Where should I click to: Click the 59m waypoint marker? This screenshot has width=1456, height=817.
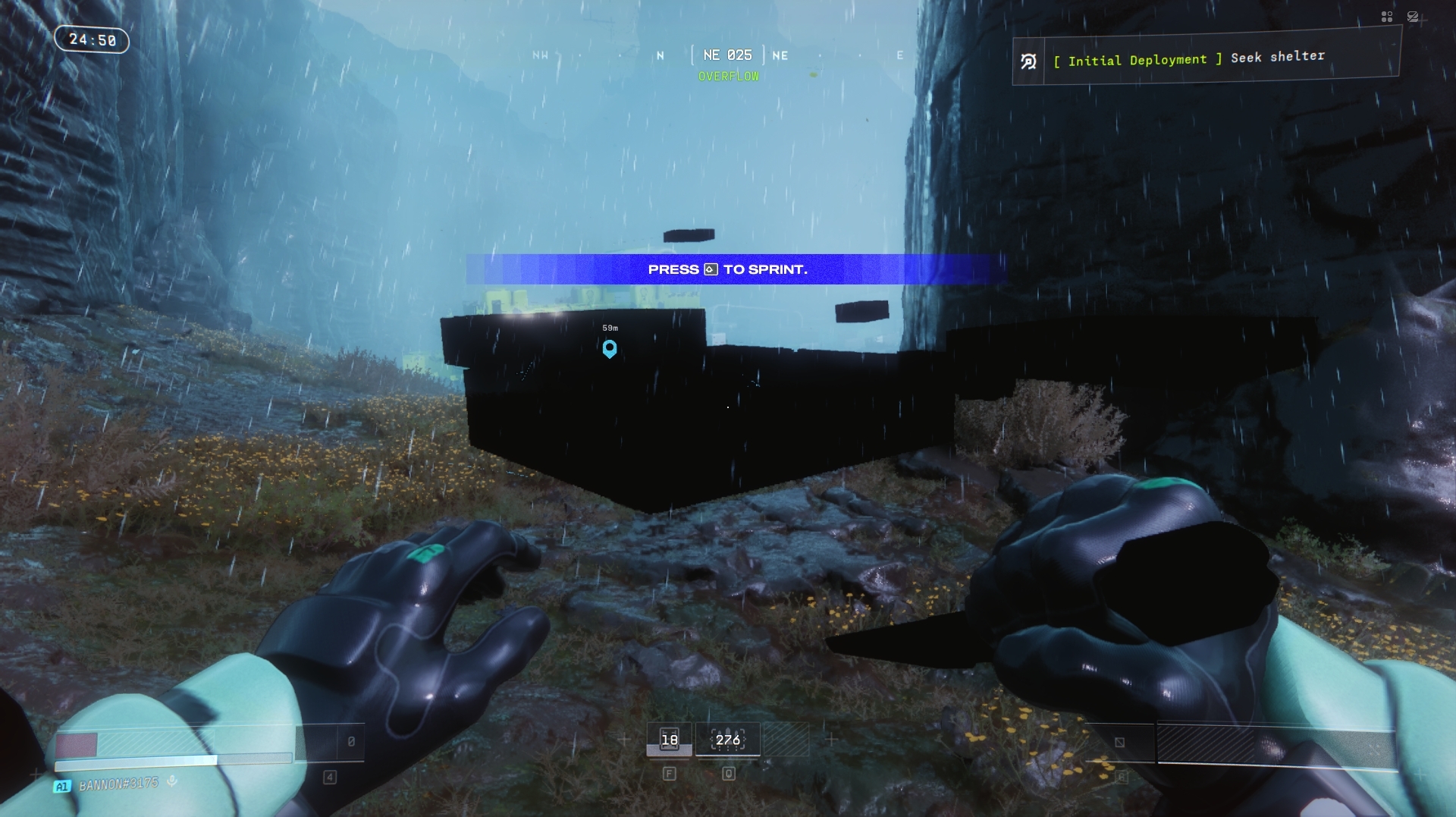610,348
